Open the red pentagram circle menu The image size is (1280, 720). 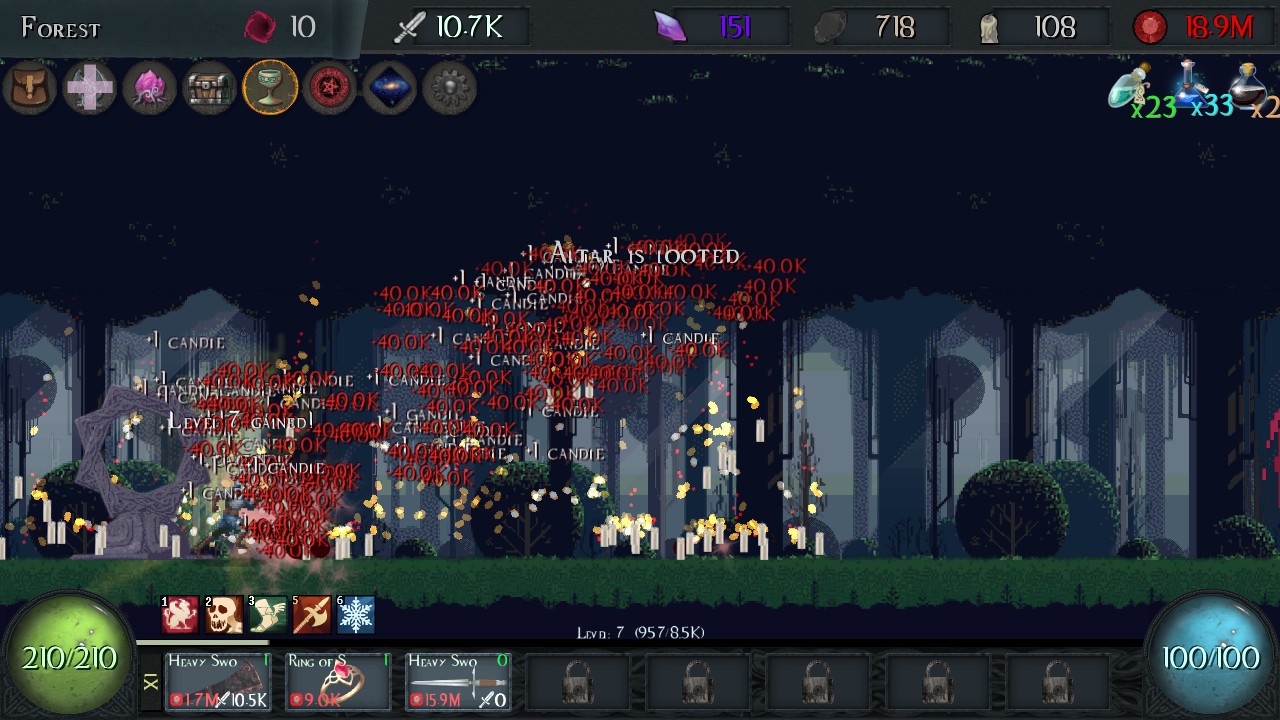329,88
